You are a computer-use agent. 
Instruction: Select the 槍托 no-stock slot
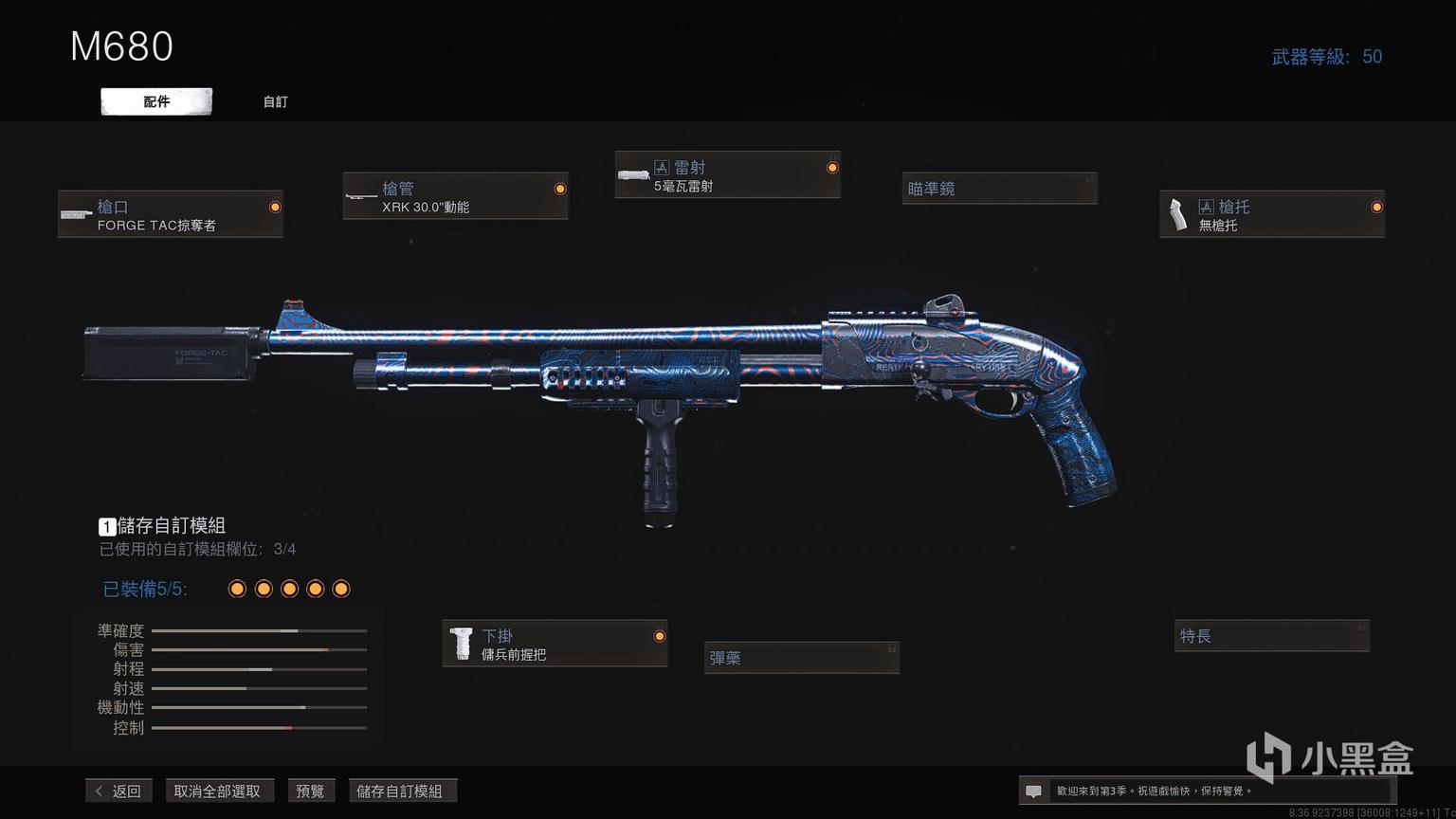[1271, 214]
